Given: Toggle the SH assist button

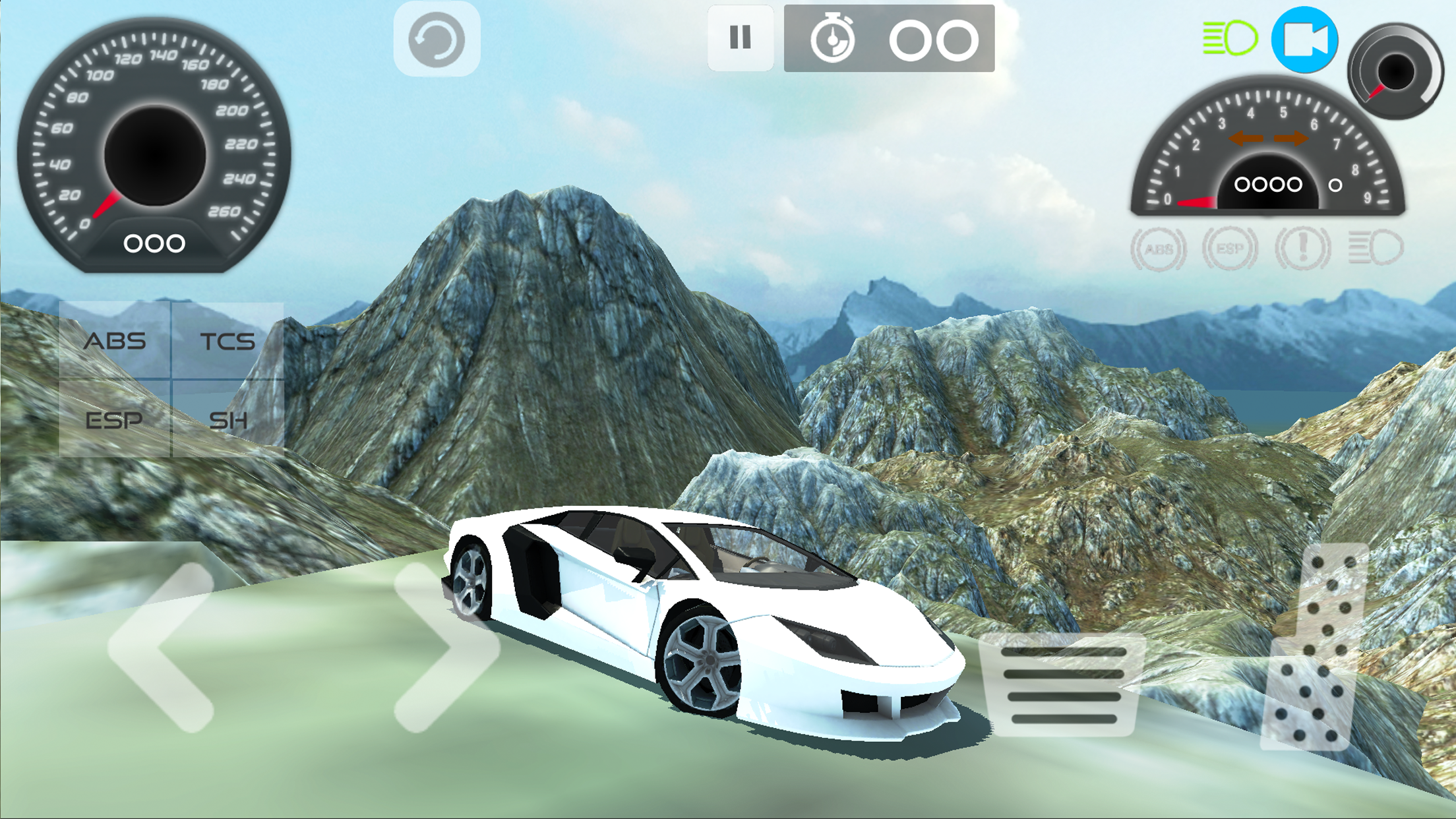Looking at the screenshot, I should 228,419.
